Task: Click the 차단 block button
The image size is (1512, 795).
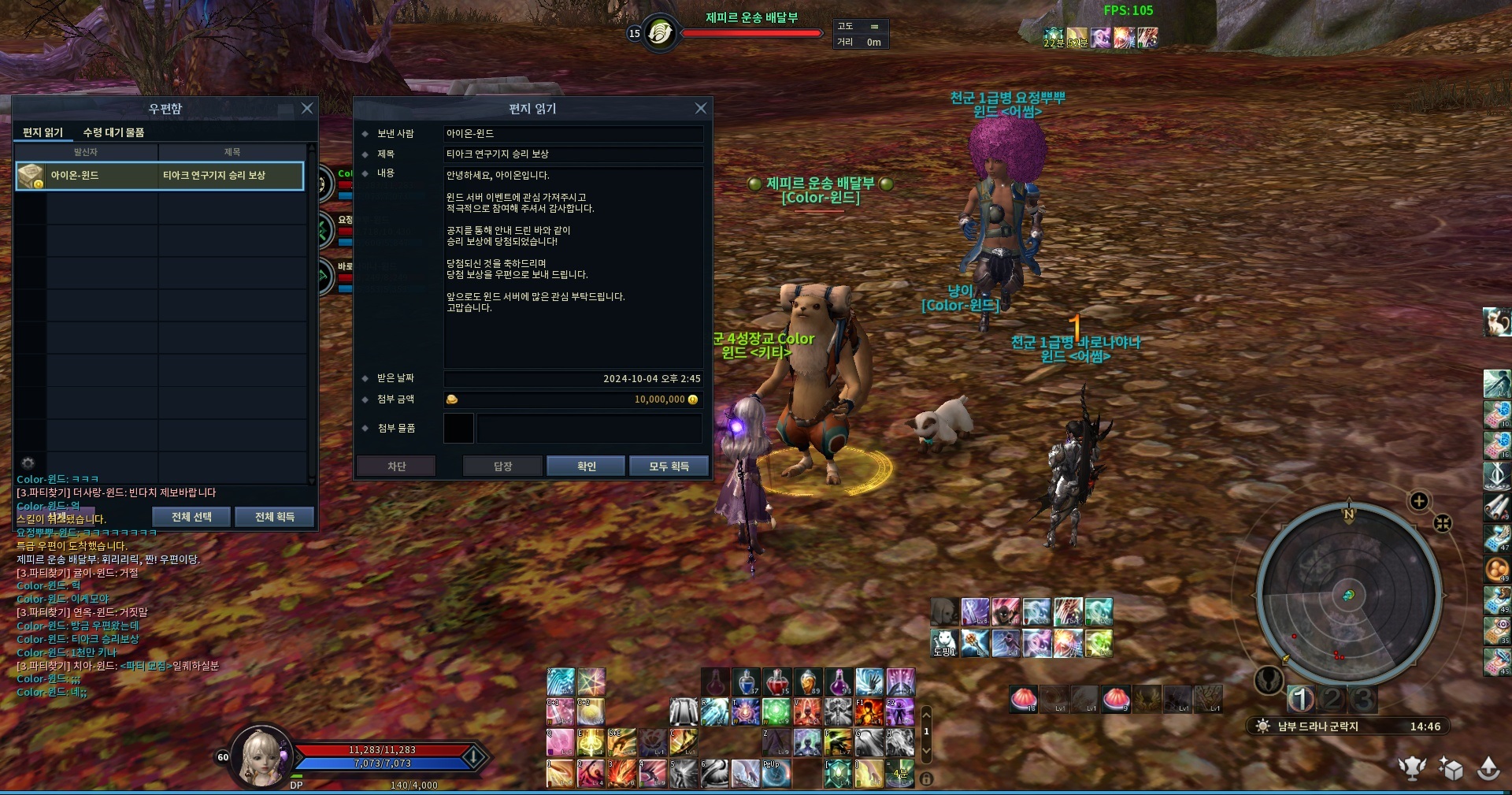Action: (396, 466)
